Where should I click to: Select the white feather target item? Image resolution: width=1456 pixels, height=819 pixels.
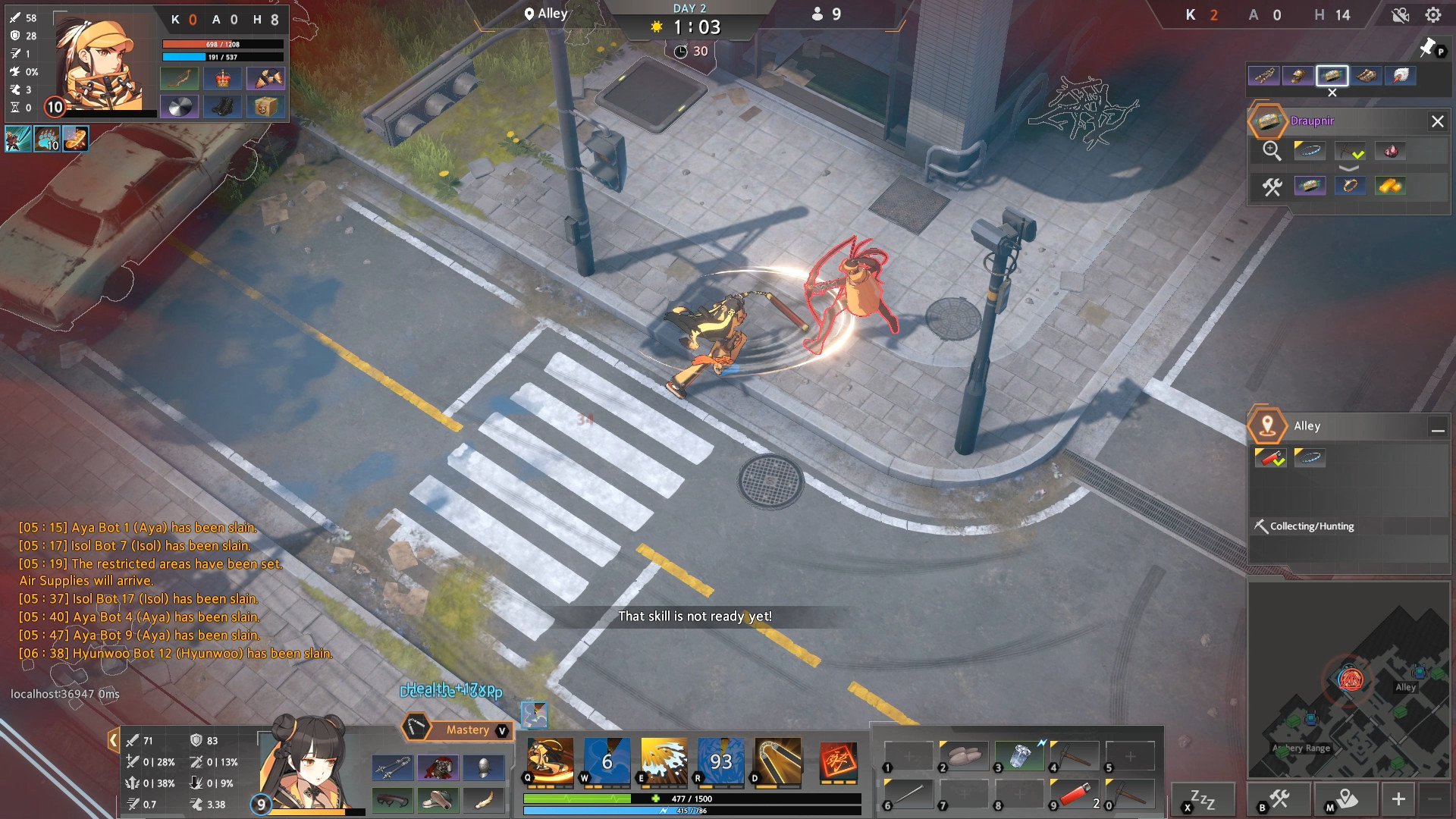click(1401, 76)
